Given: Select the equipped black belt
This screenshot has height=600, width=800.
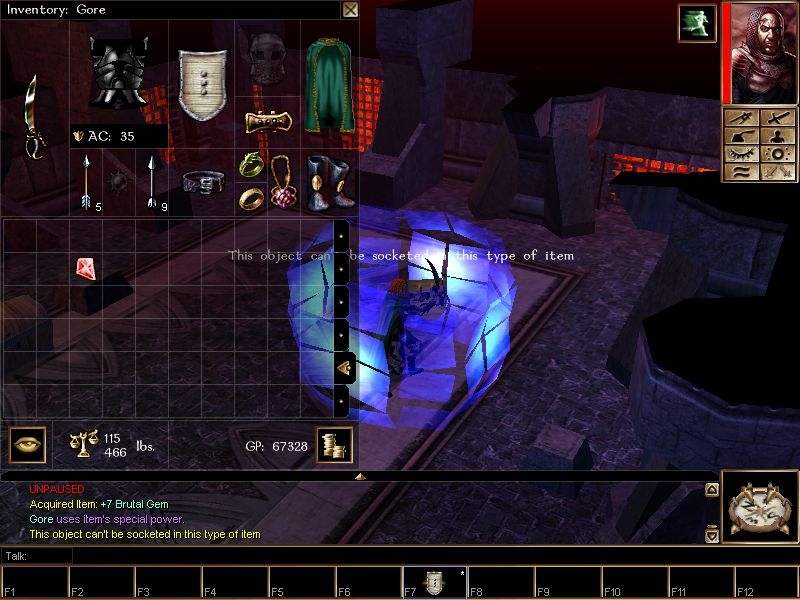Looking at the screenshot, I should click(203, 182).
